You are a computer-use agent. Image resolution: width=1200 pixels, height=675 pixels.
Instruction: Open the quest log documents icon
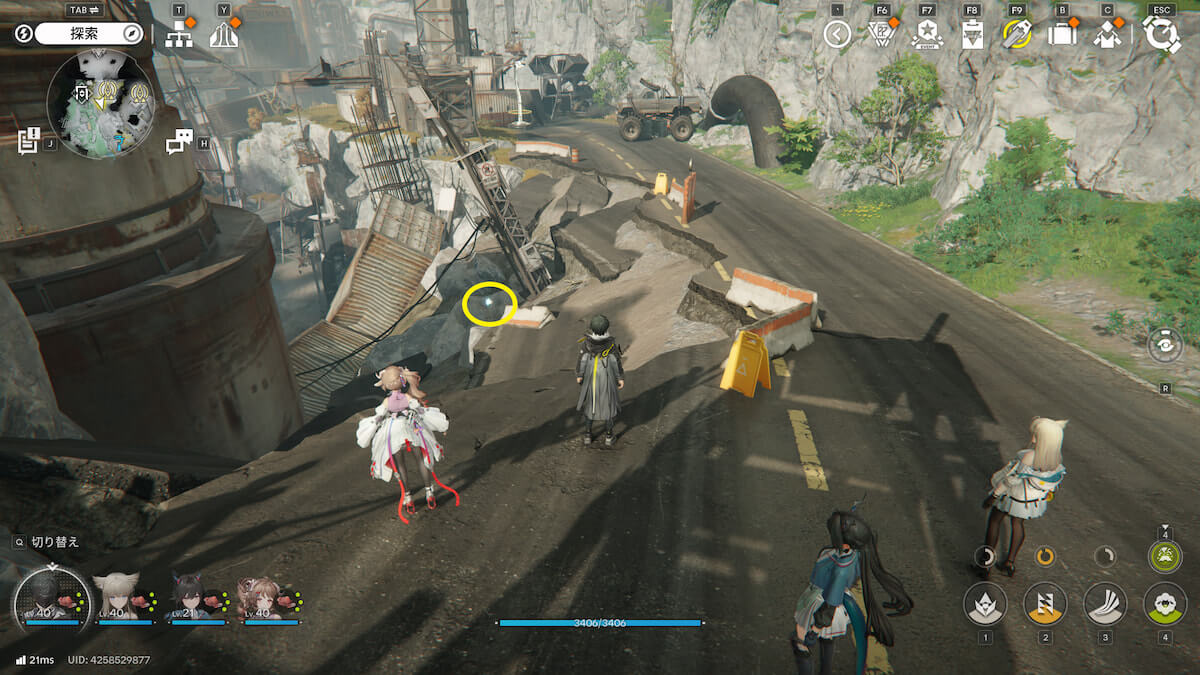(29, 140)
